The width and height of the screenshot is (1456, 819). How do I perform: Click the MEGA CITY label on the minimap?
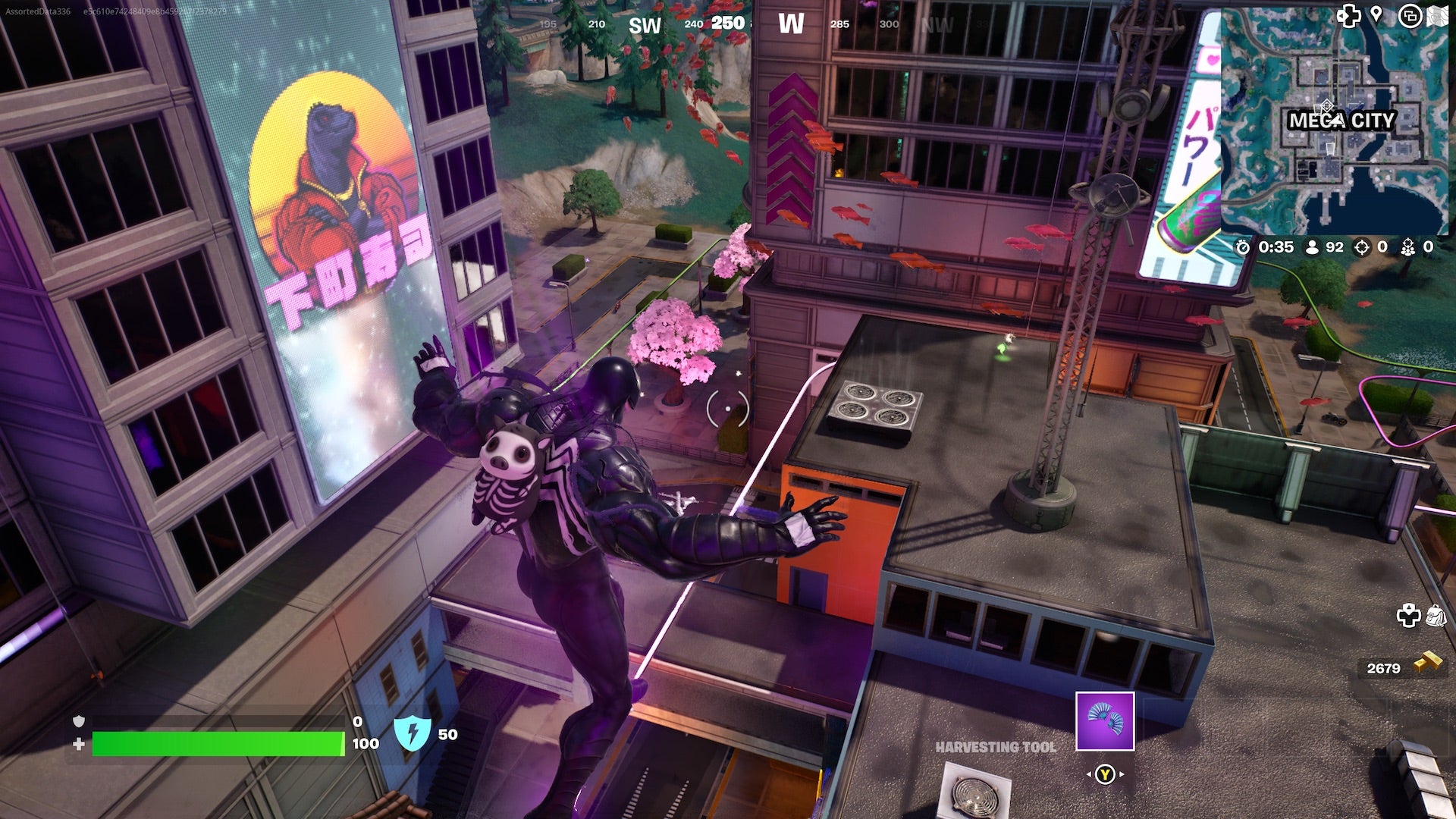pyautogui.click(x=1339, y=120)
